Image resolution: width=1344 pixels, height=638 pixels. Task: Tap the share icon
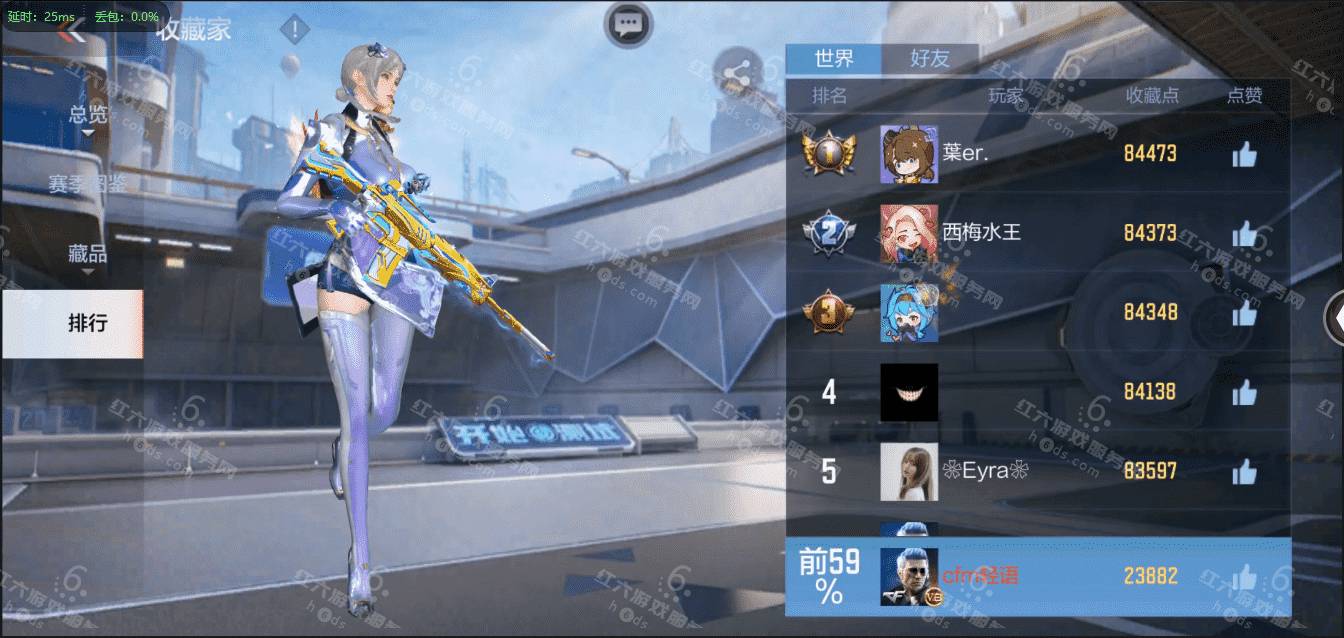[x=738, y=74]
